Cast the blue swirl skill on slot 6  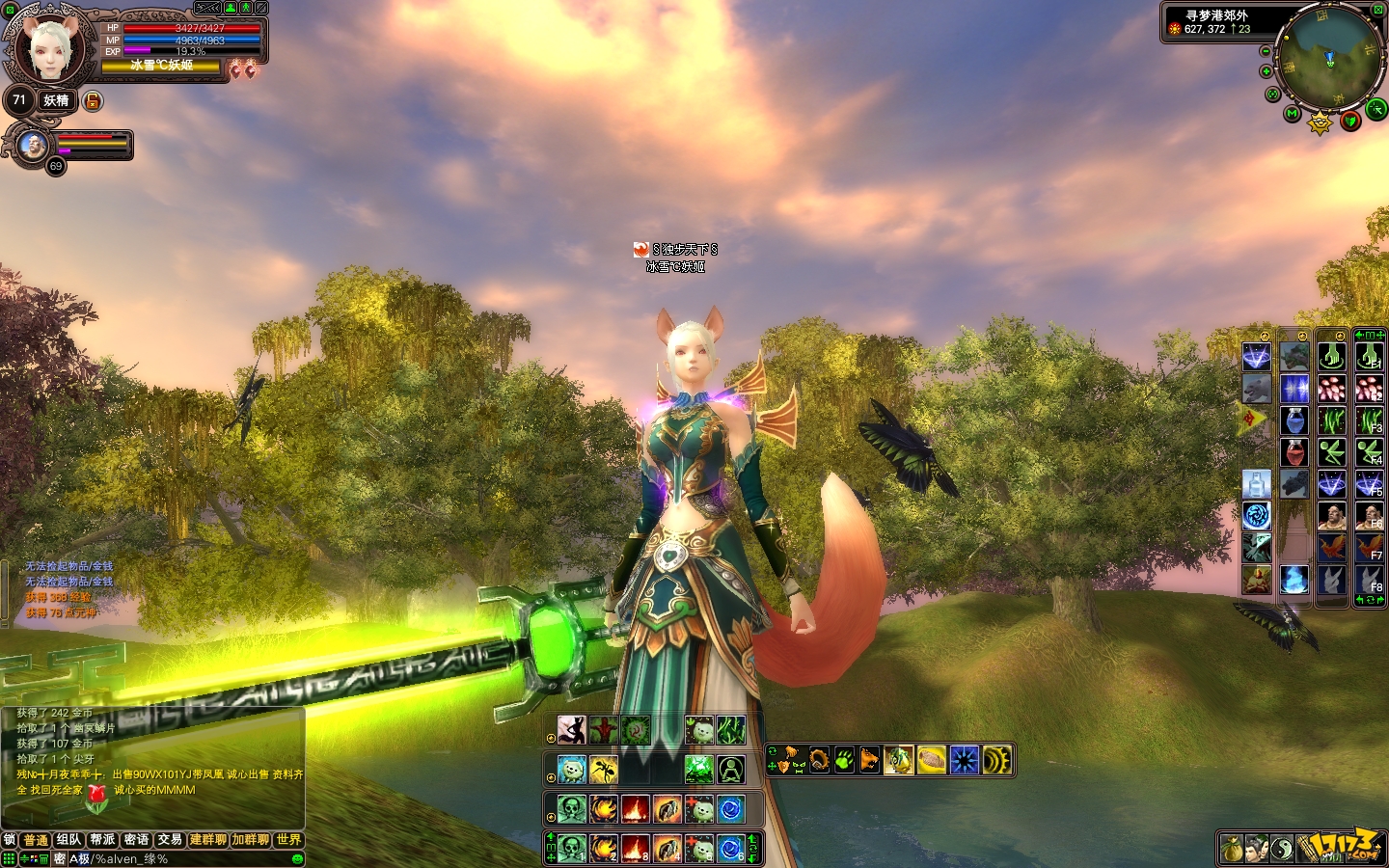[x=730, y=849]
